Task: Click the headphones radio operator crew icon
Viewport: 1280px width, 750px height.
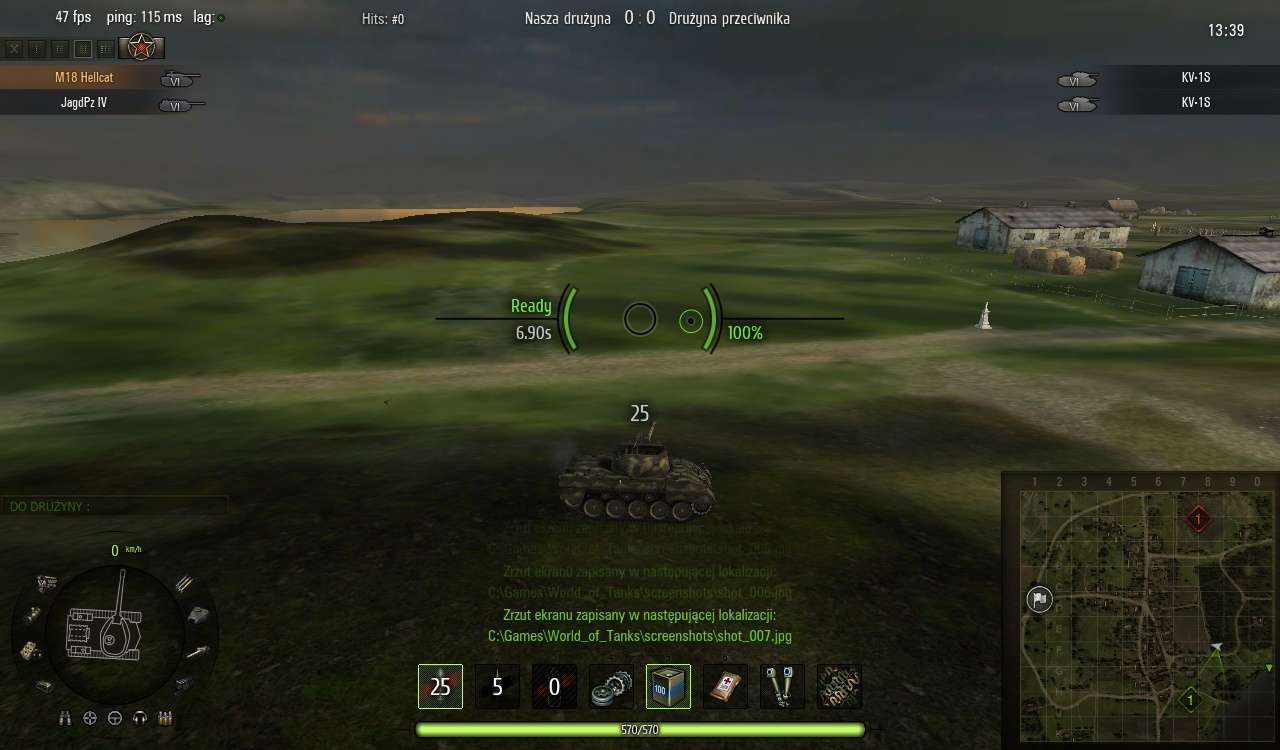Action: point(140,718)
